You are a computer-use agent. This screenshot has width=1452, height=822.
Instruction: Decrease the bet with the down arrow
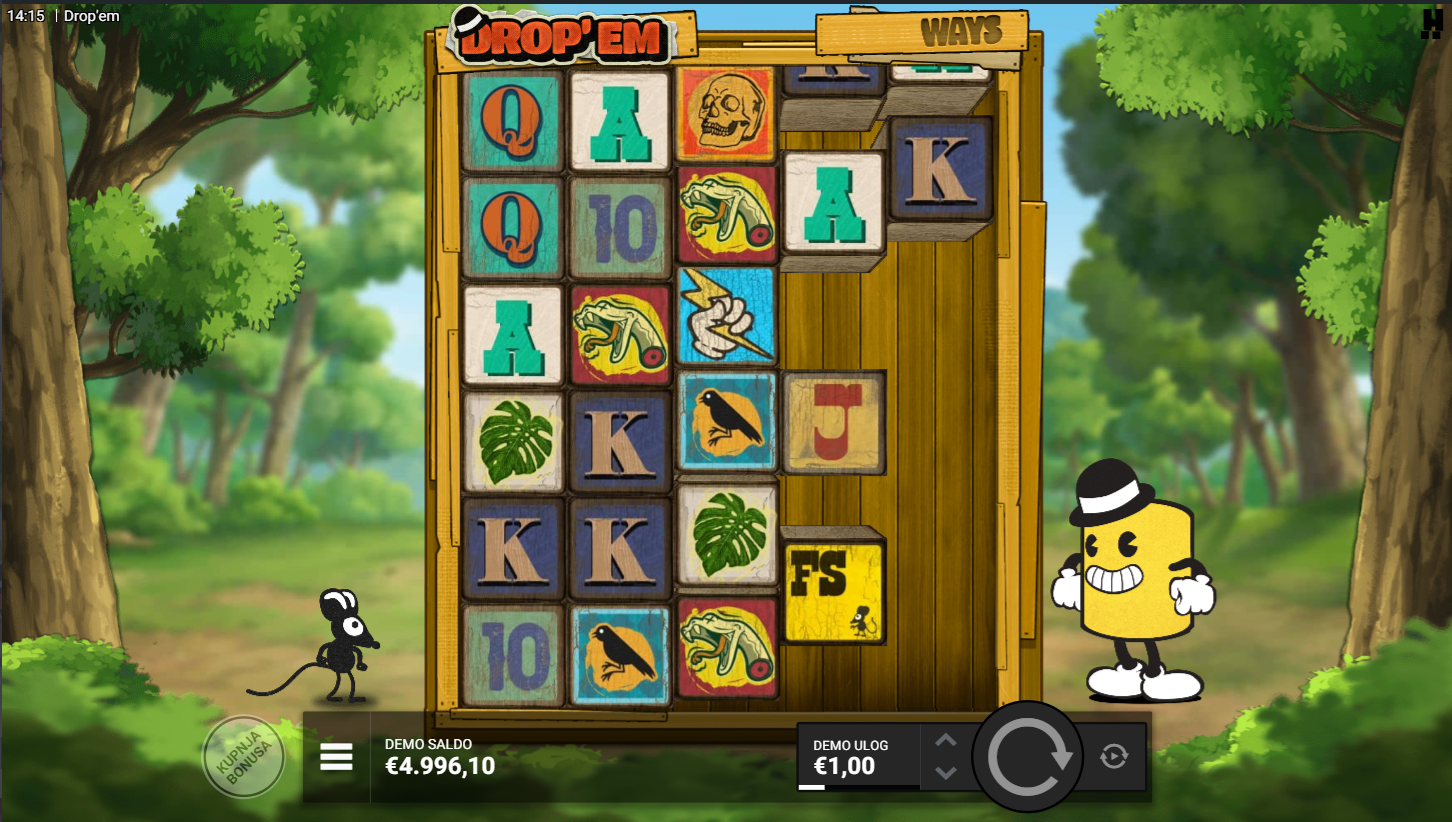(946, 773)
